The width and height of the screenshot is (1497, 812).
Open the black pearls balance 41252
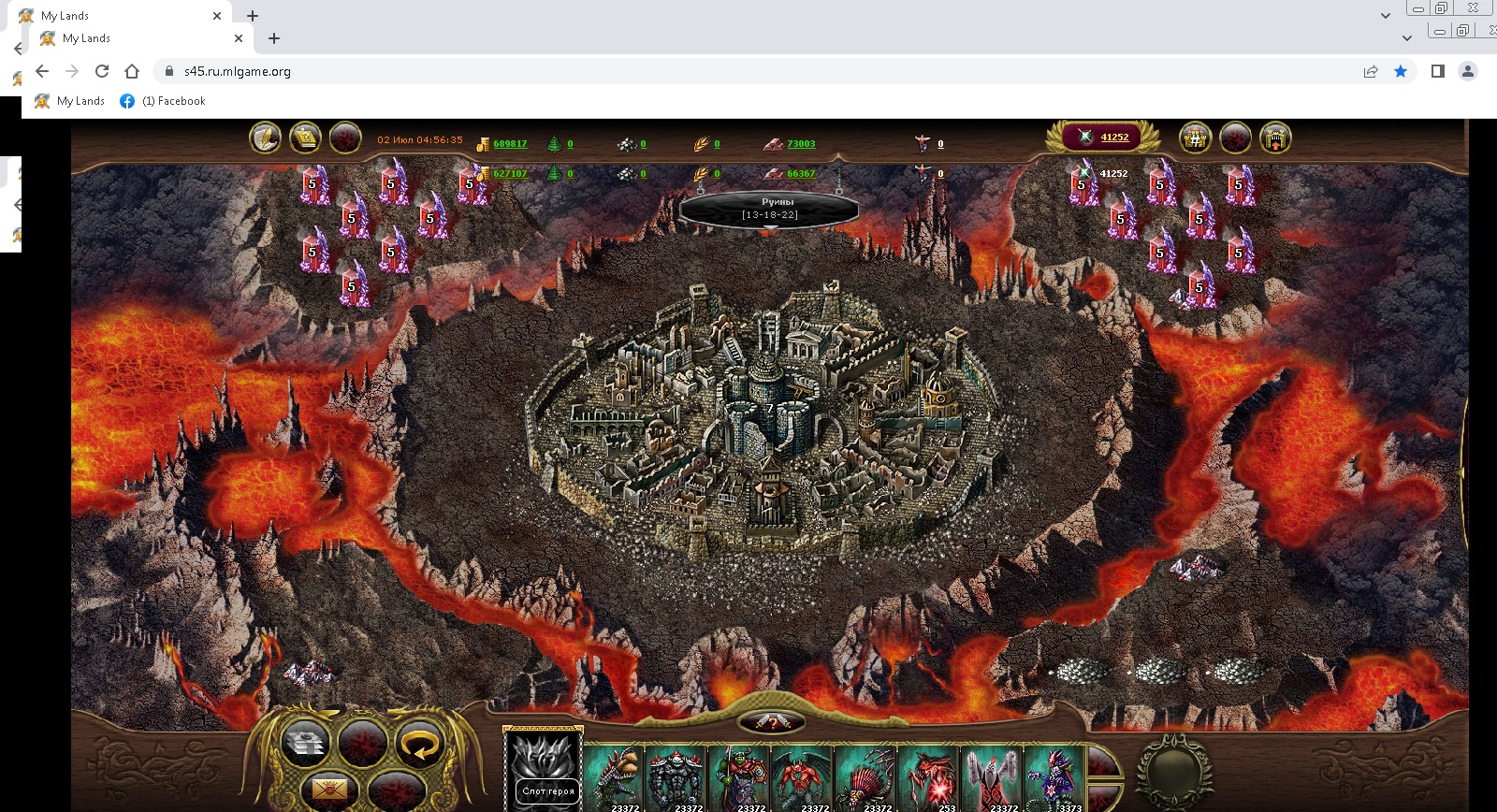pos(1113,138)
